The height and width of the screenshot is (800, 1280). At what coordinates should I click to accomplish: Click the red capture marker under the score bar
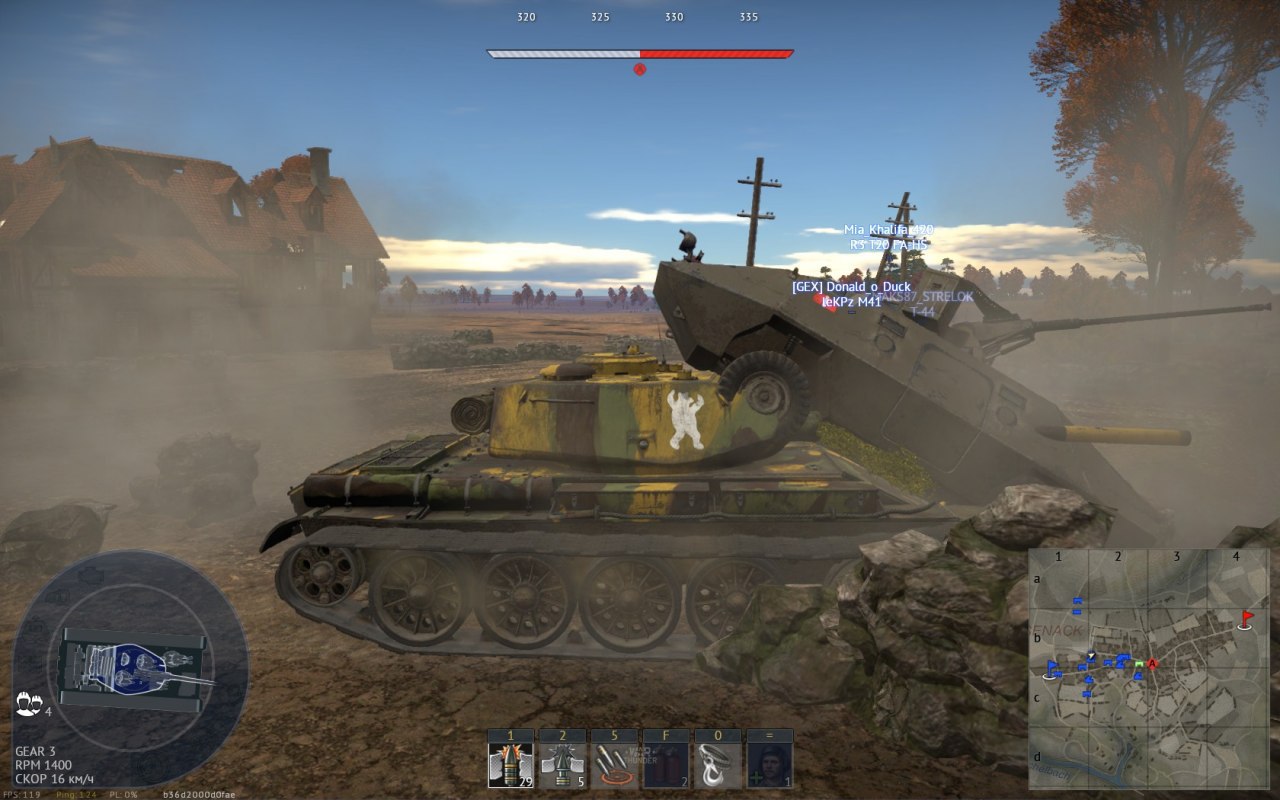pos(640,69)
